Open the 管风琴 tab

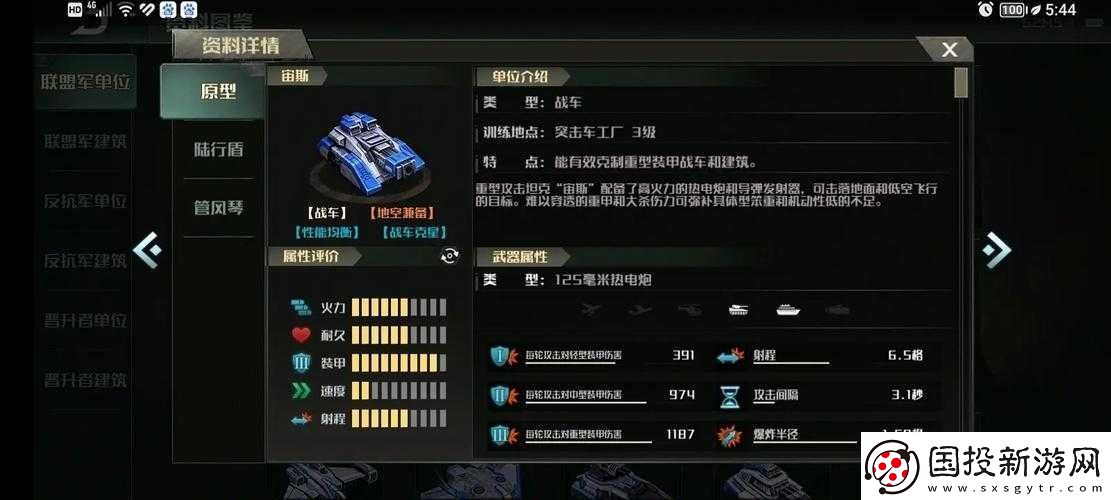[x=218, y=208]
